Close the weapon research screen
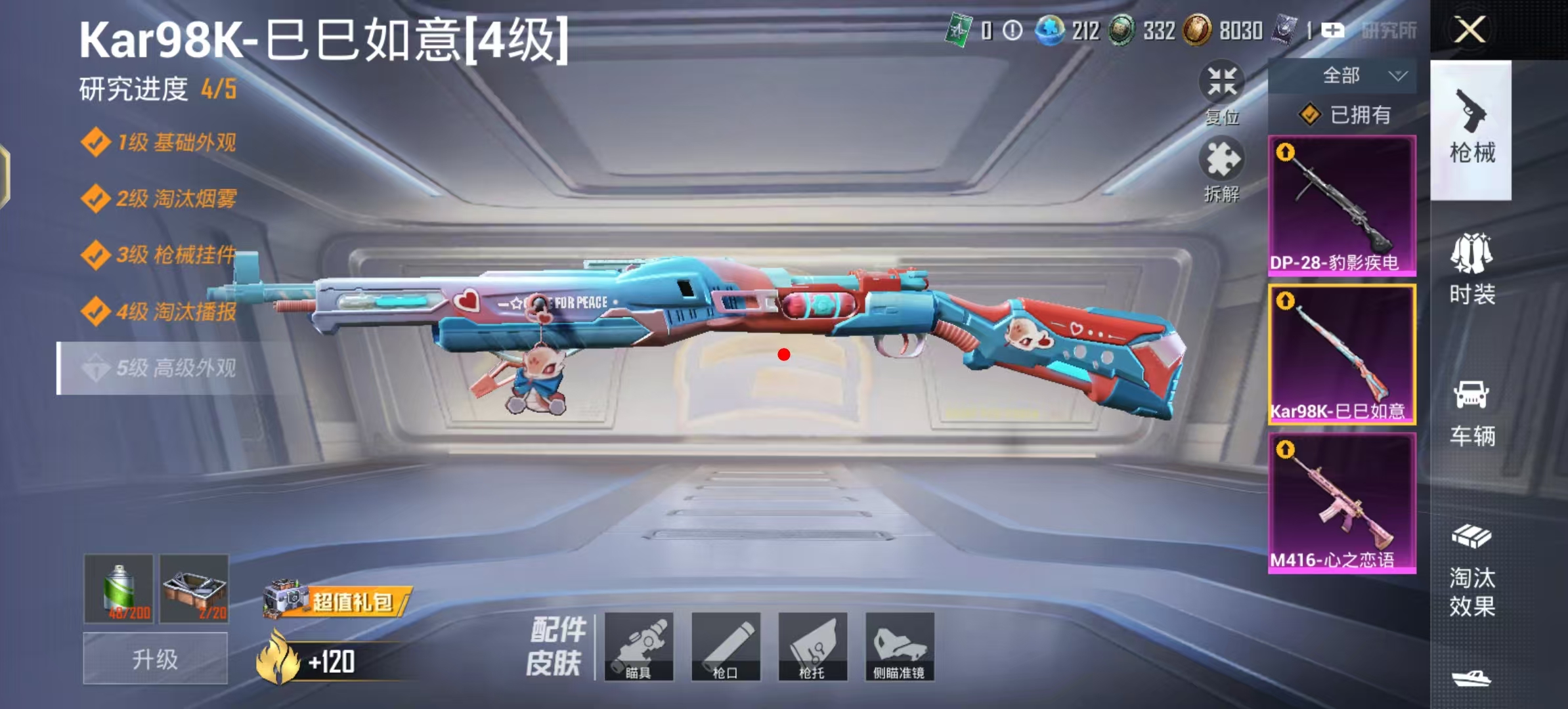The height and width of the screenshot is (709, 1568). (1470, 30)
